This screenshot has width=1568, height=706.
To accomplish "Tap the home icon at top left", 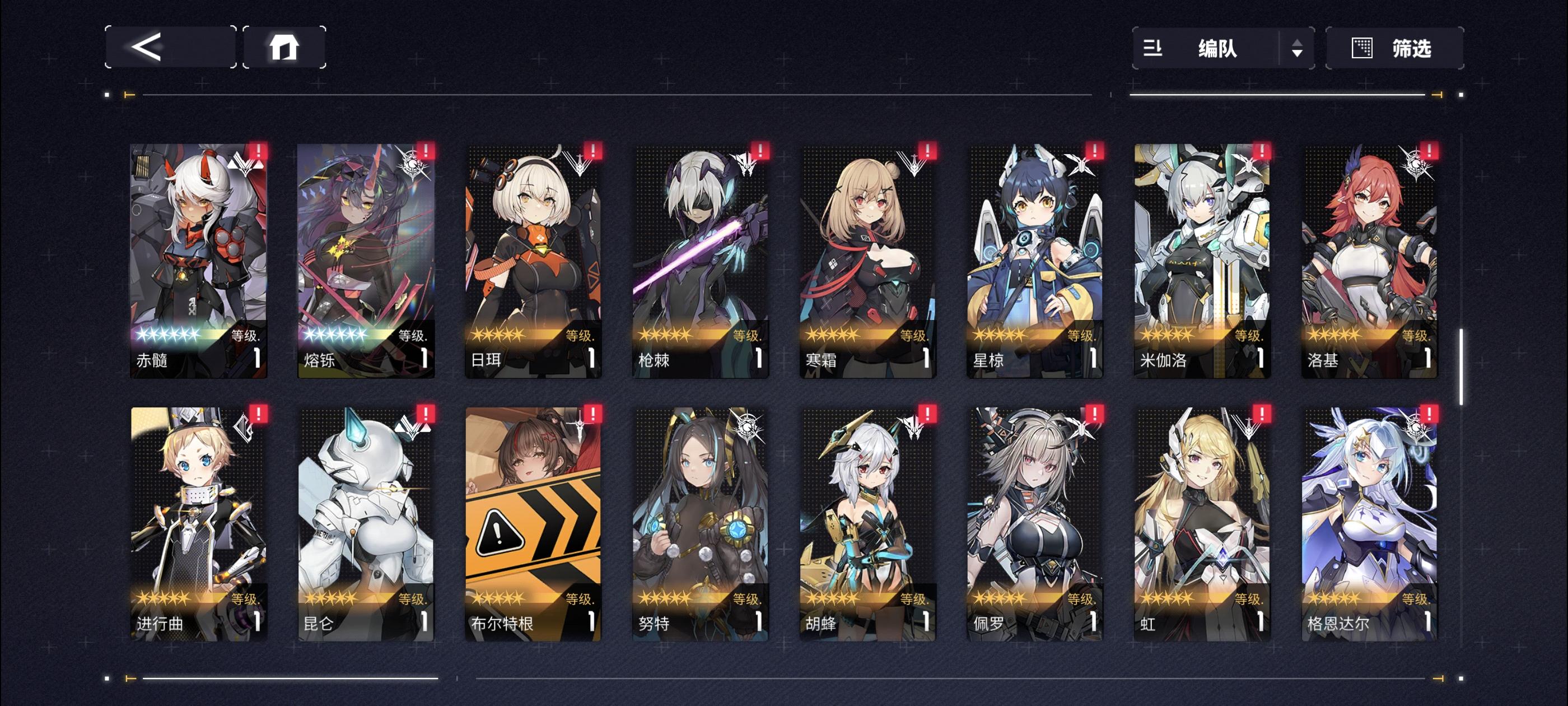I will tap(285, 47).
